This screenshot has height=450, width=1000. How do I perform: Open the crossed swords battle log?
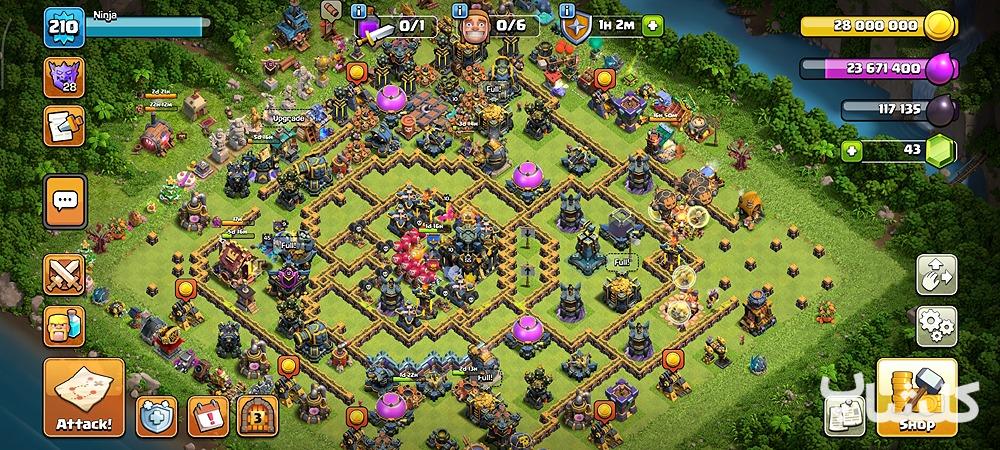coord(64,275)
